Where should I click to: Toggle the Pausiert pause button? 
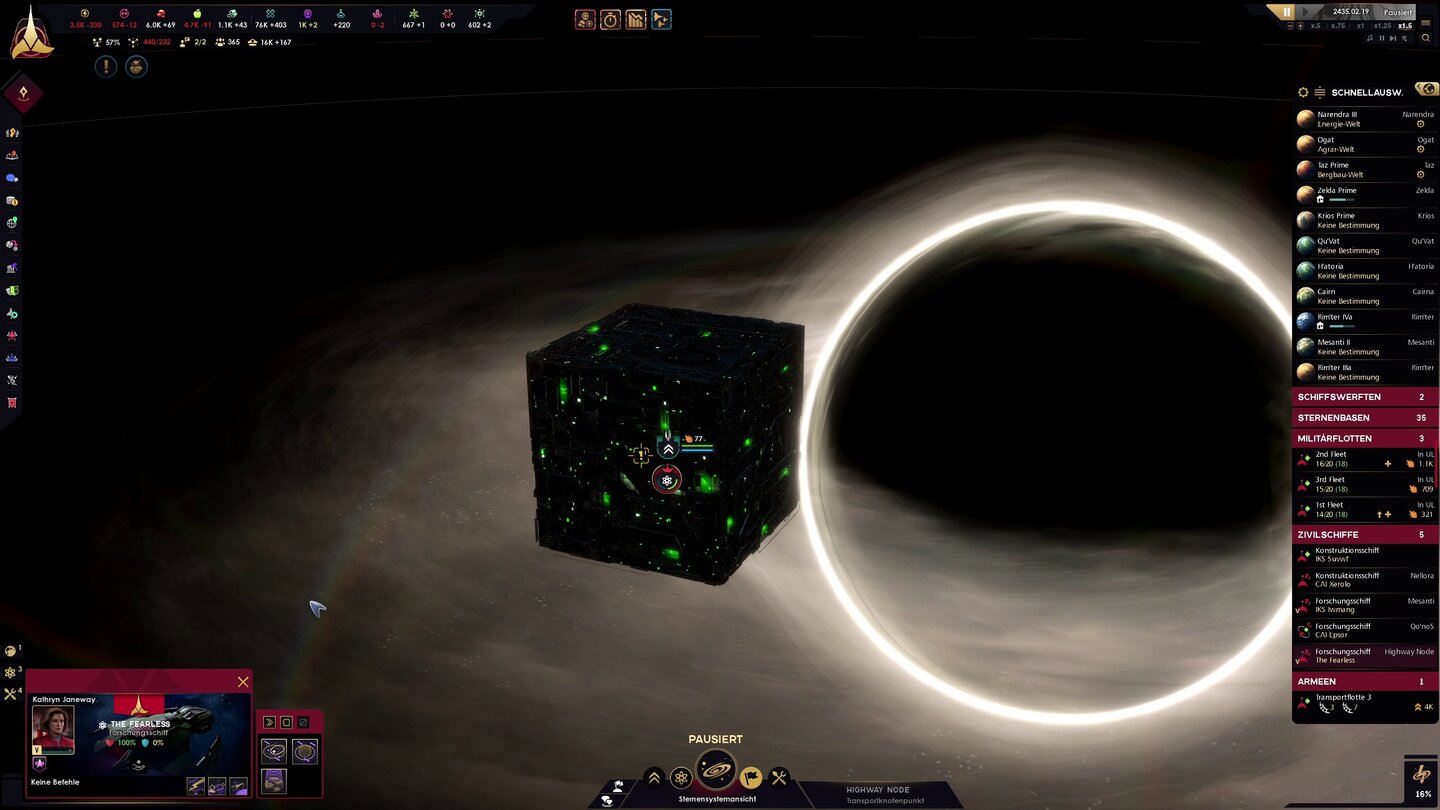(x=1286, y=12)
